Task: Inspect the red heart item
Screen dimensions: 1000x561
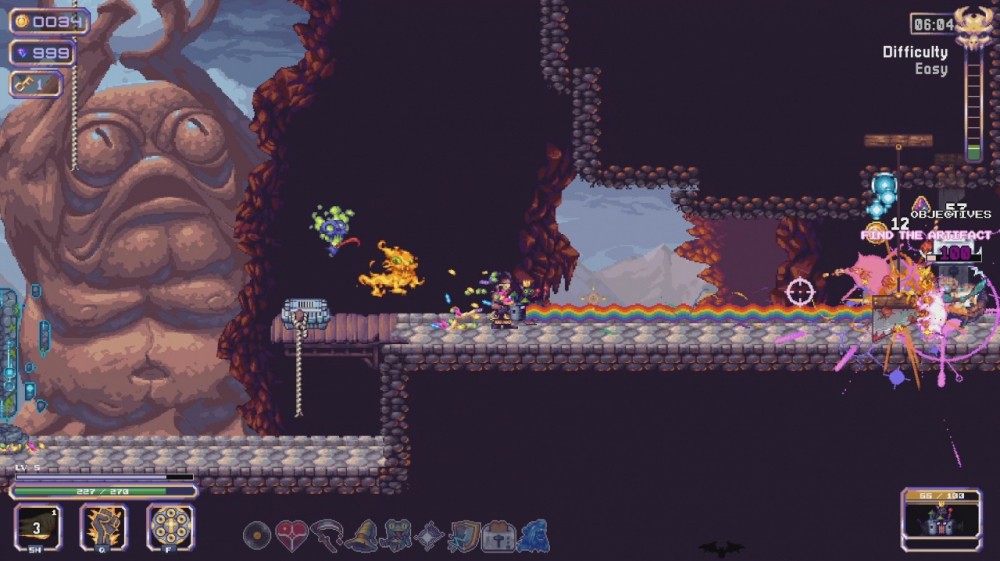Action: click(x=291, y=536)
